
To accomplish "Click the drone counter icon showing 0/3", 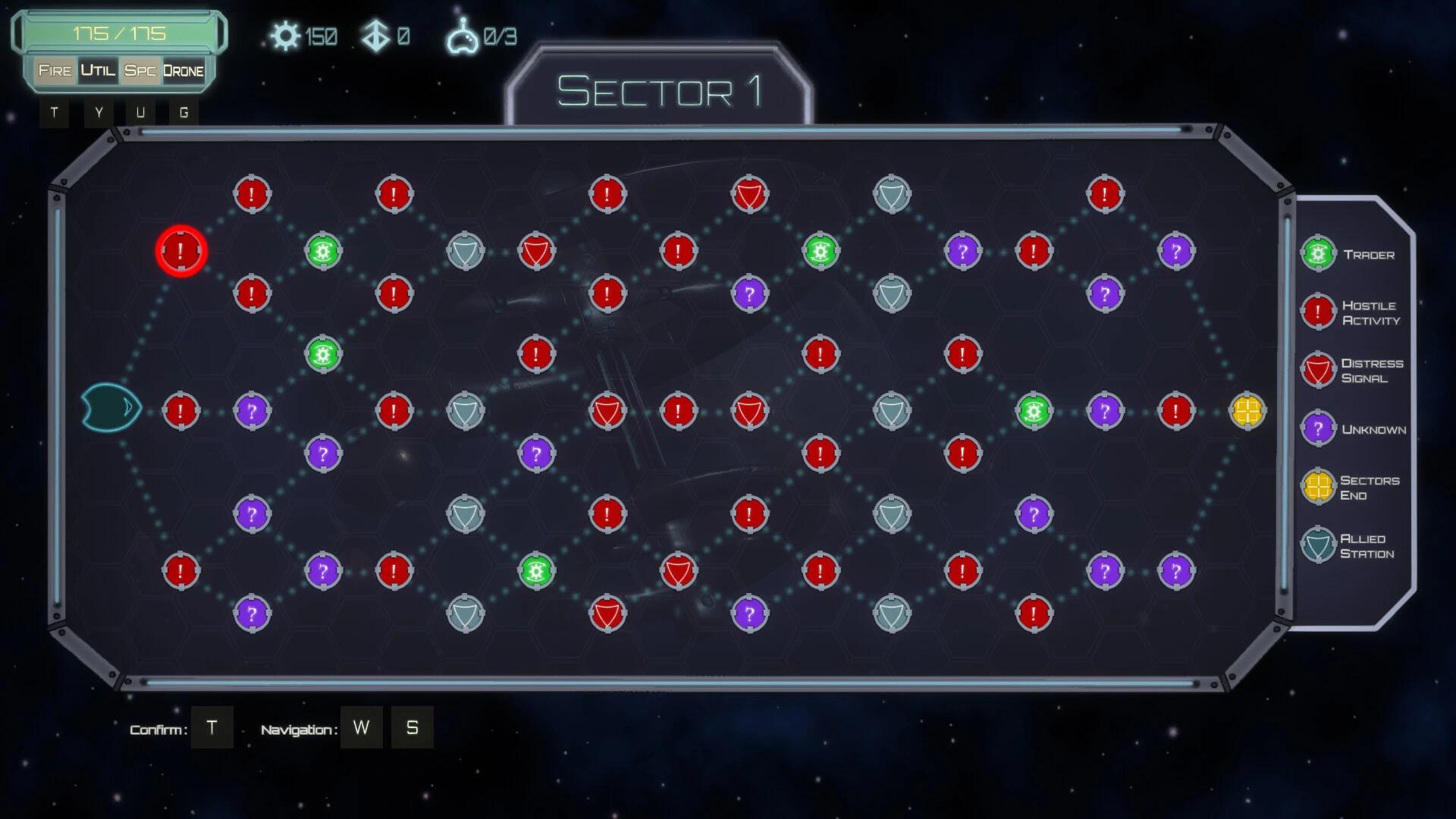I will coord(463,34).
